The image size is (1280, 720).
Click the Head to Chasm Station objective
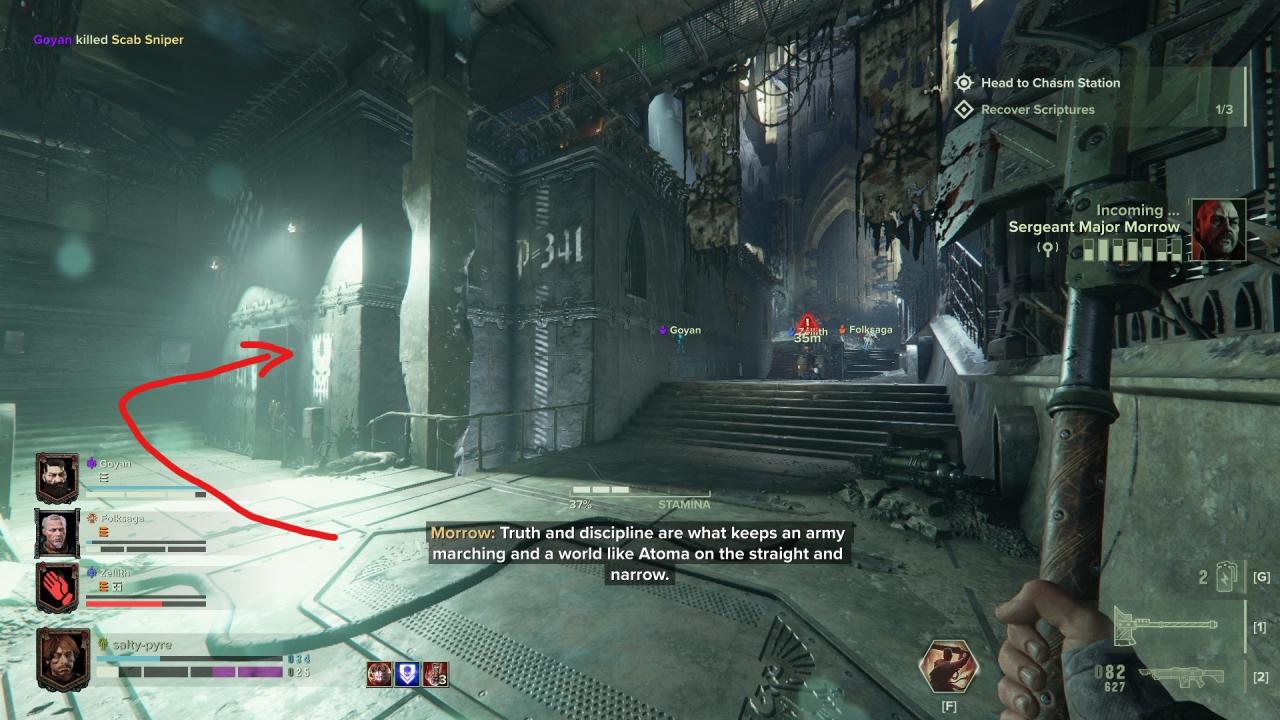1050,83
